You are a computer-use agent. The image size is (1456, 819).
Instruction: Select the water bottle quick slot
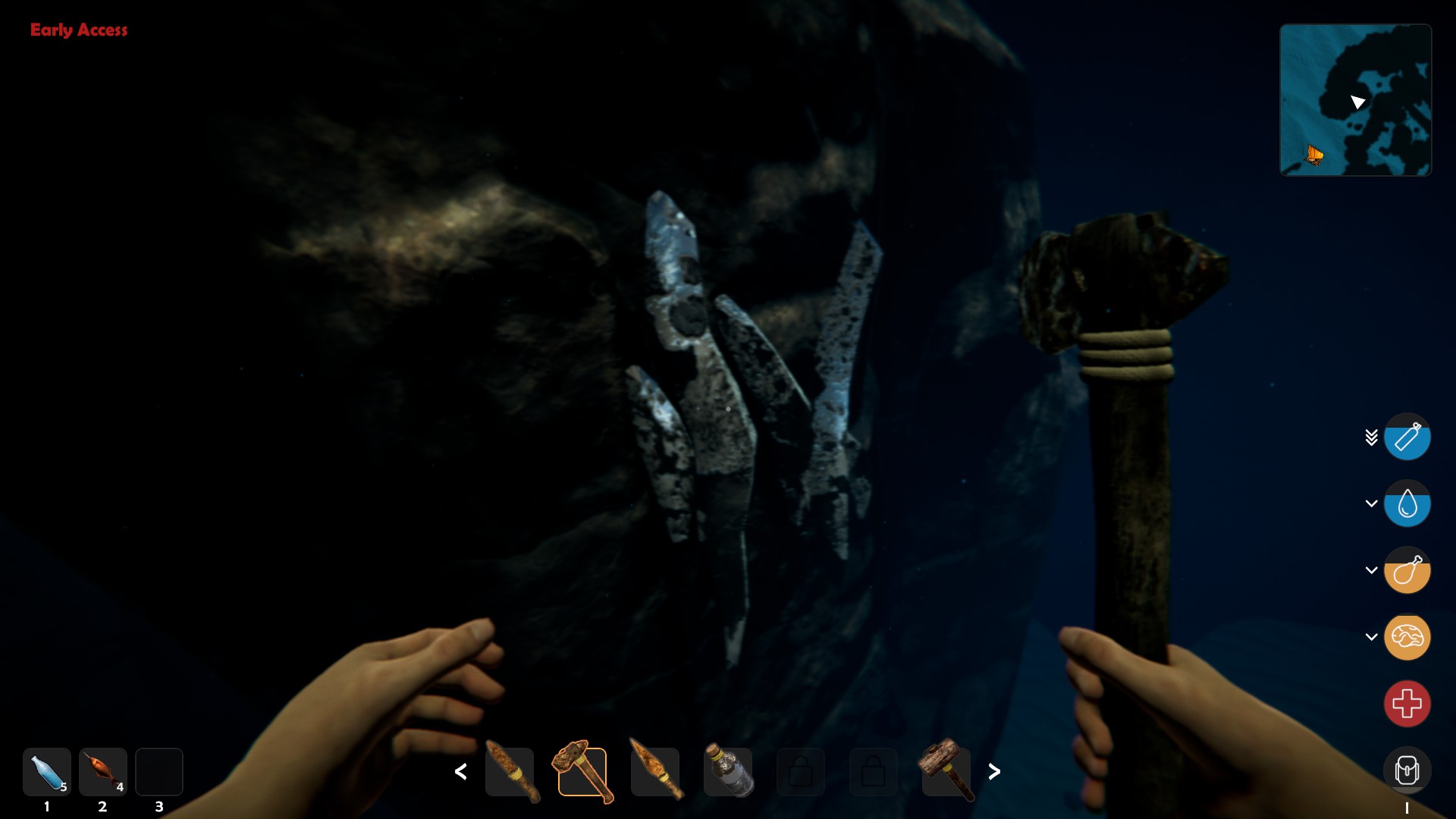pyautogui.click(x=47, y=772)
